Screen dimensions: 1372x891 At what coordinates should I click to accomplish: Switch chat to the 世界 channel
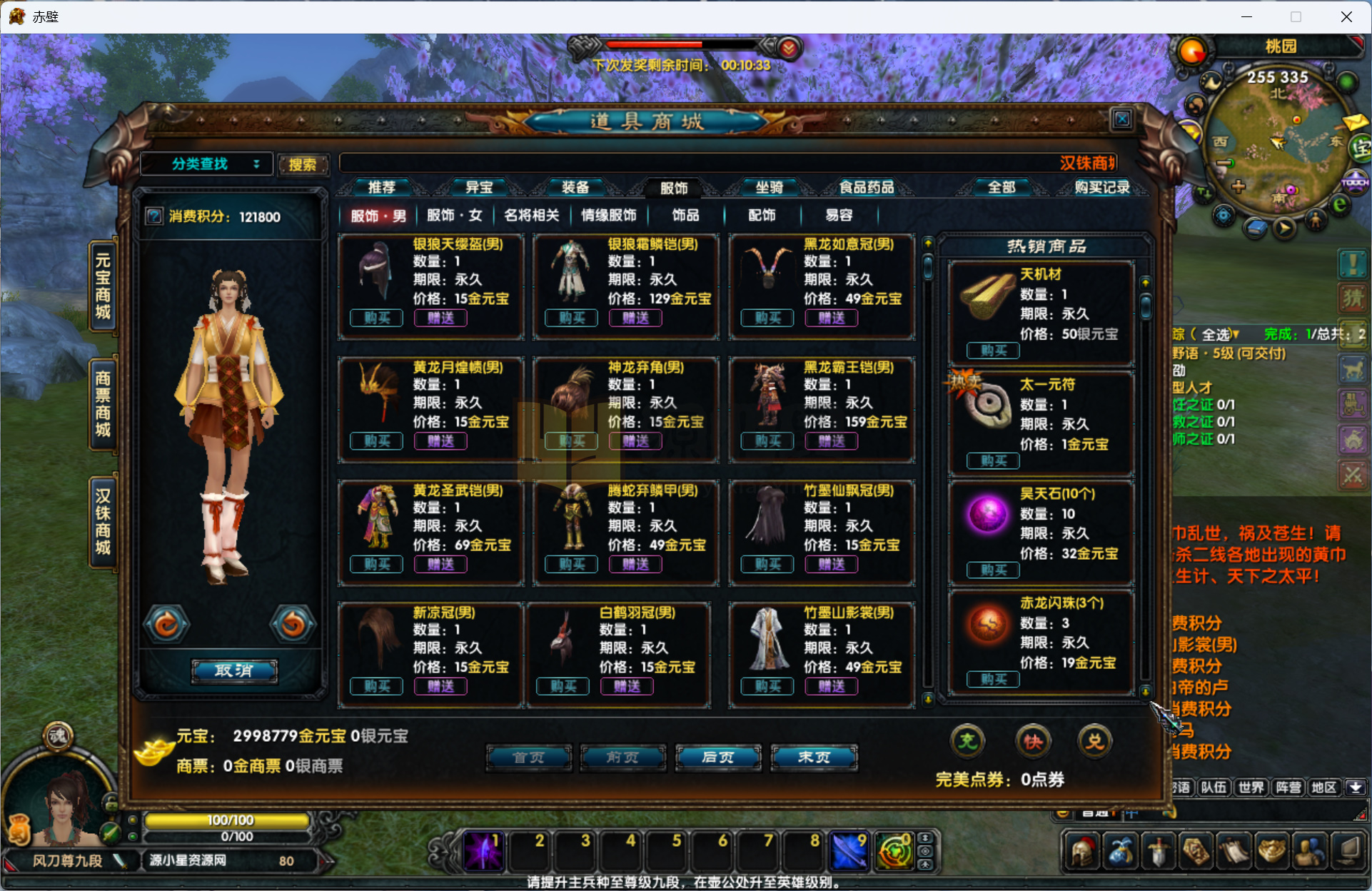pos(1251,787)
